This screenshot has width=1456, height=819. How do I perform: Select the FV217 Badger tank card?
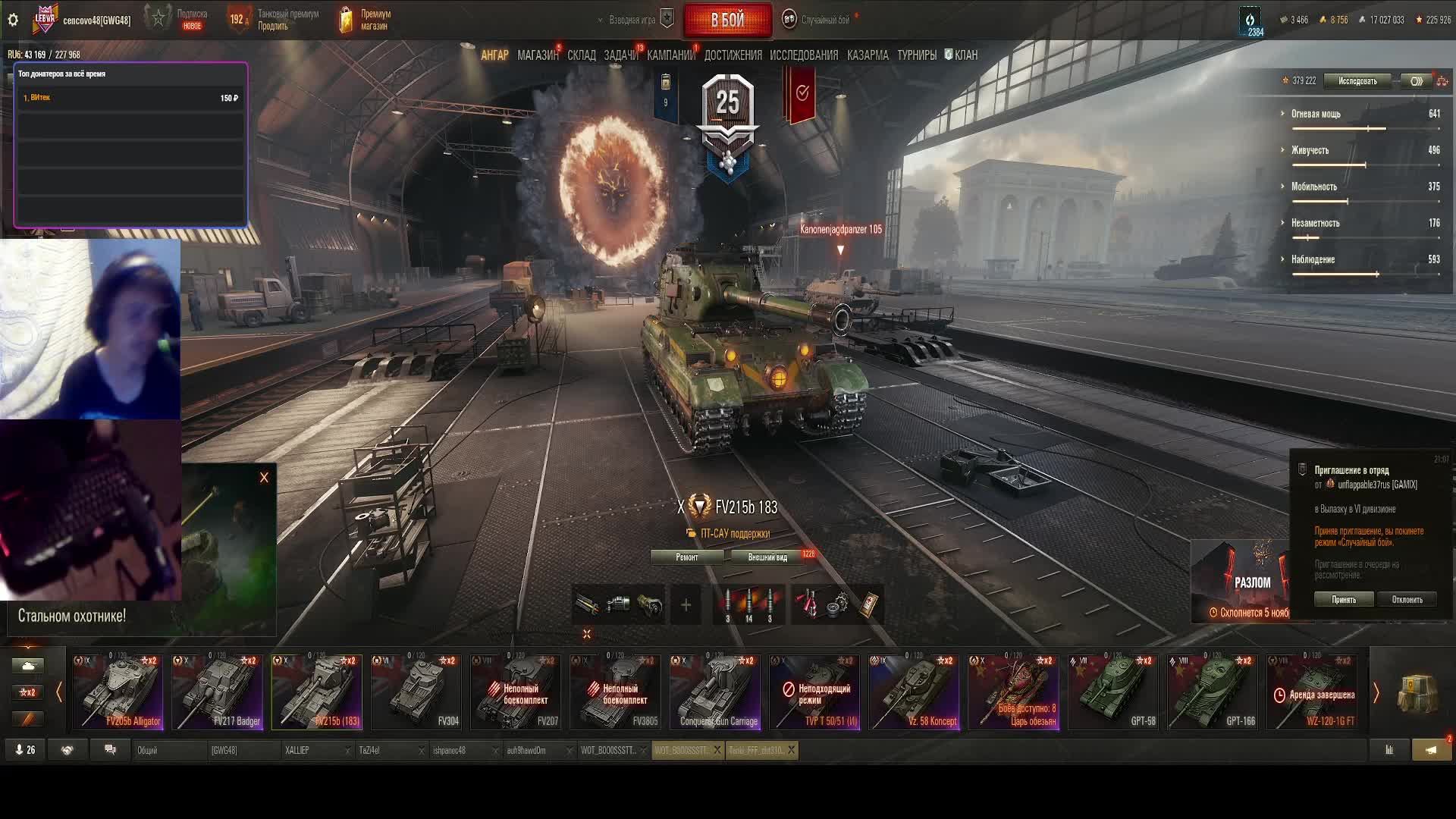coord(218,692)
